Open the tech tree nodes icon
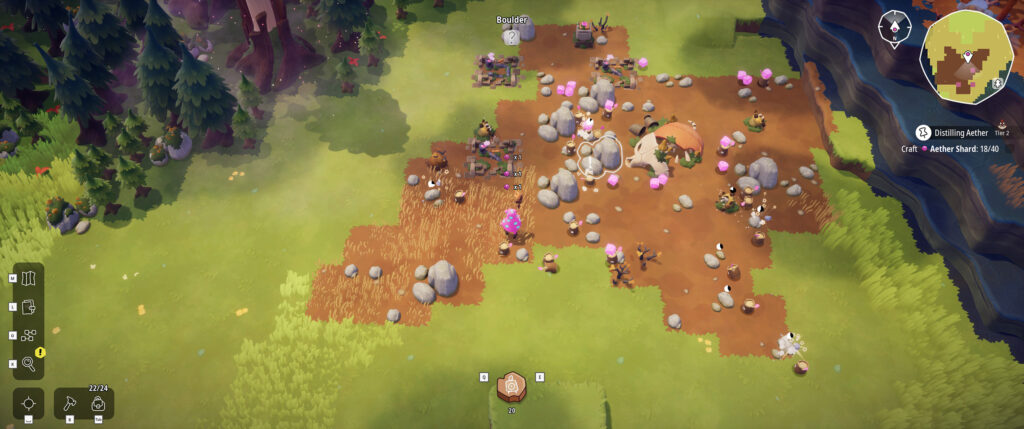This screenshot has height=429, width=1024. point(28,335)
